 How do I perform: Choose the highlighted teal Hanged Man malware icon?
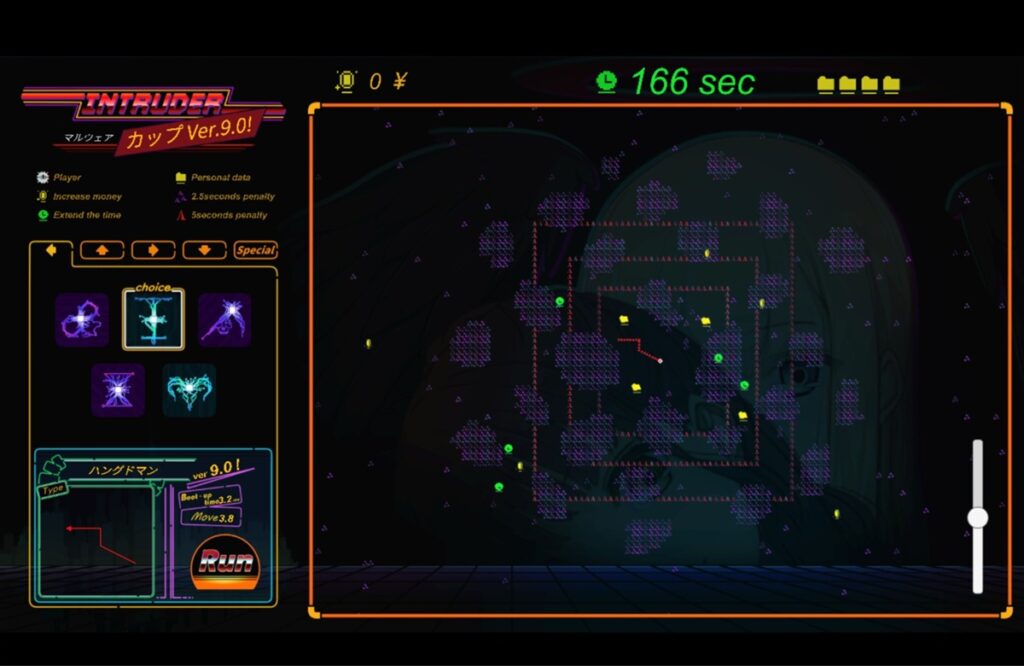pos(153,320)
